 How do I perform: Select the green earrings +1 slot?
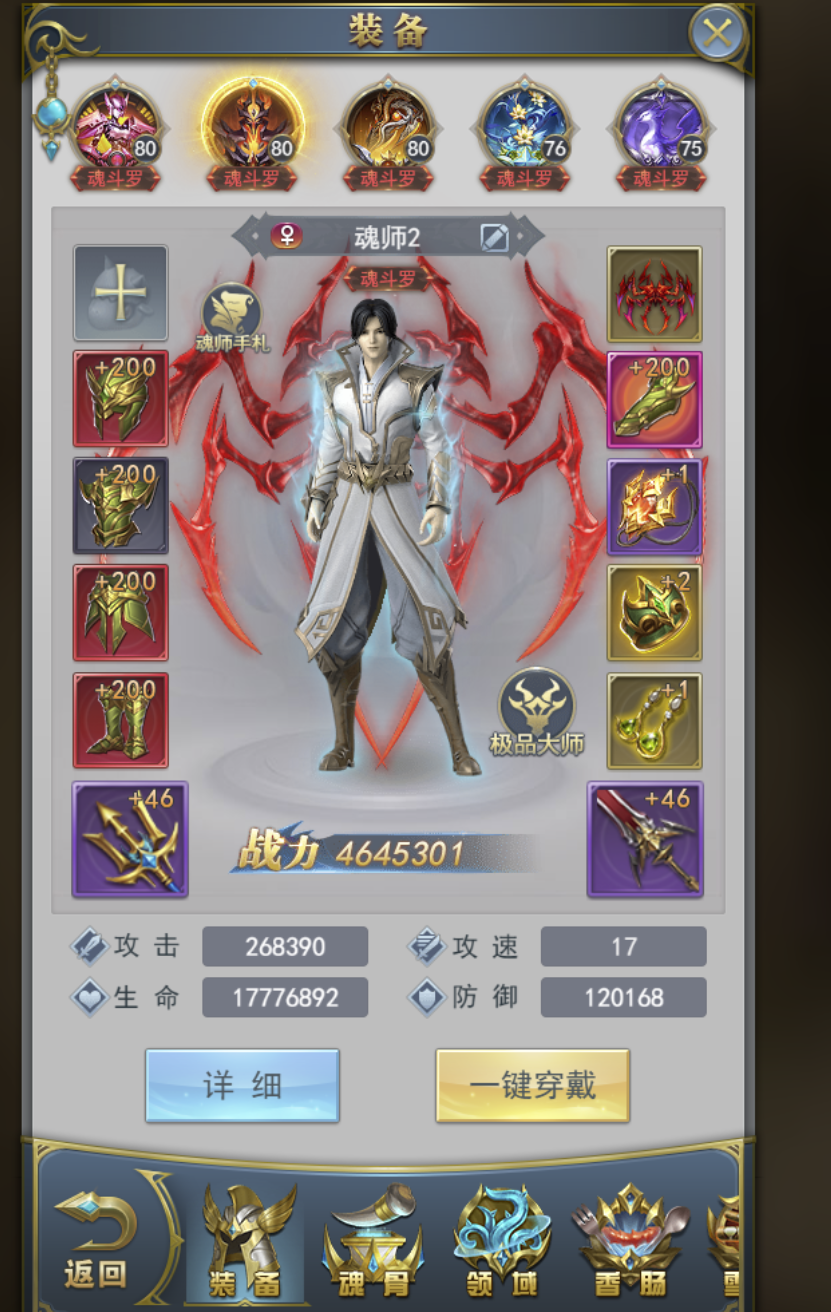(x=654, y=720)
